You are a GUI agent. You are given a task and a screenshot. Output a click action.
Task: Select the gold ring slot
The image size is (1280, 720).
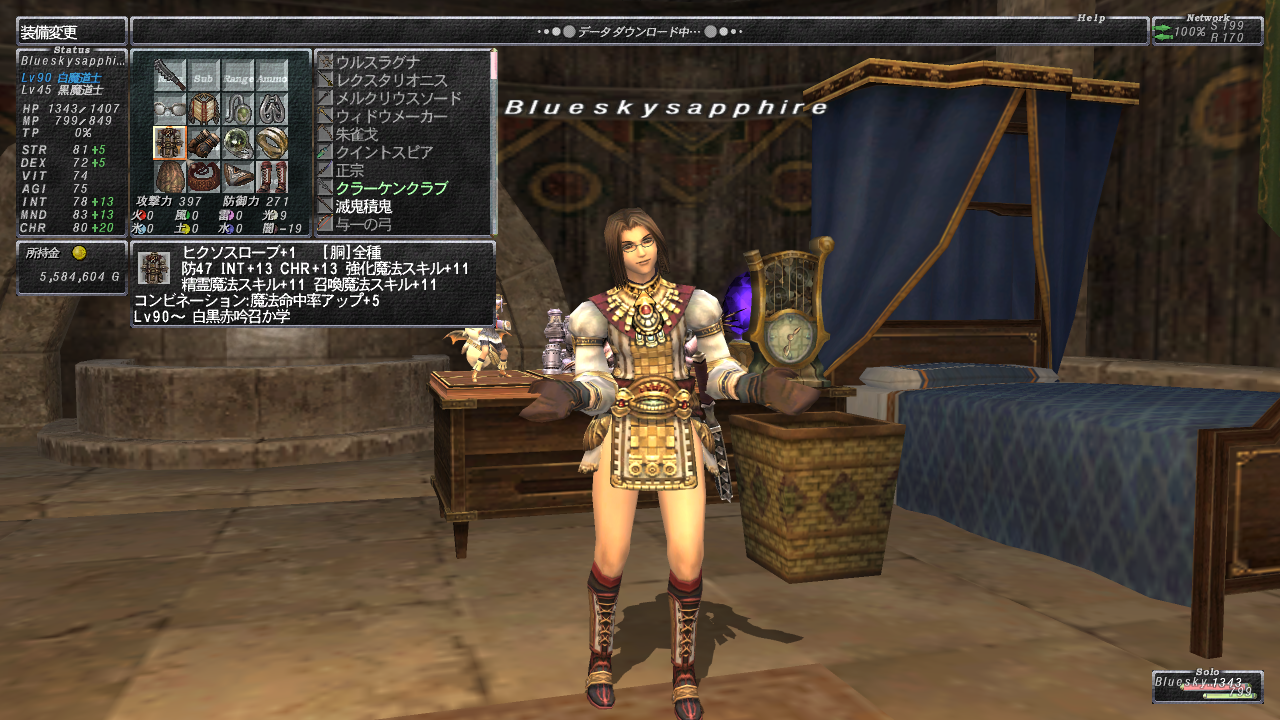(x=271, y=143)
